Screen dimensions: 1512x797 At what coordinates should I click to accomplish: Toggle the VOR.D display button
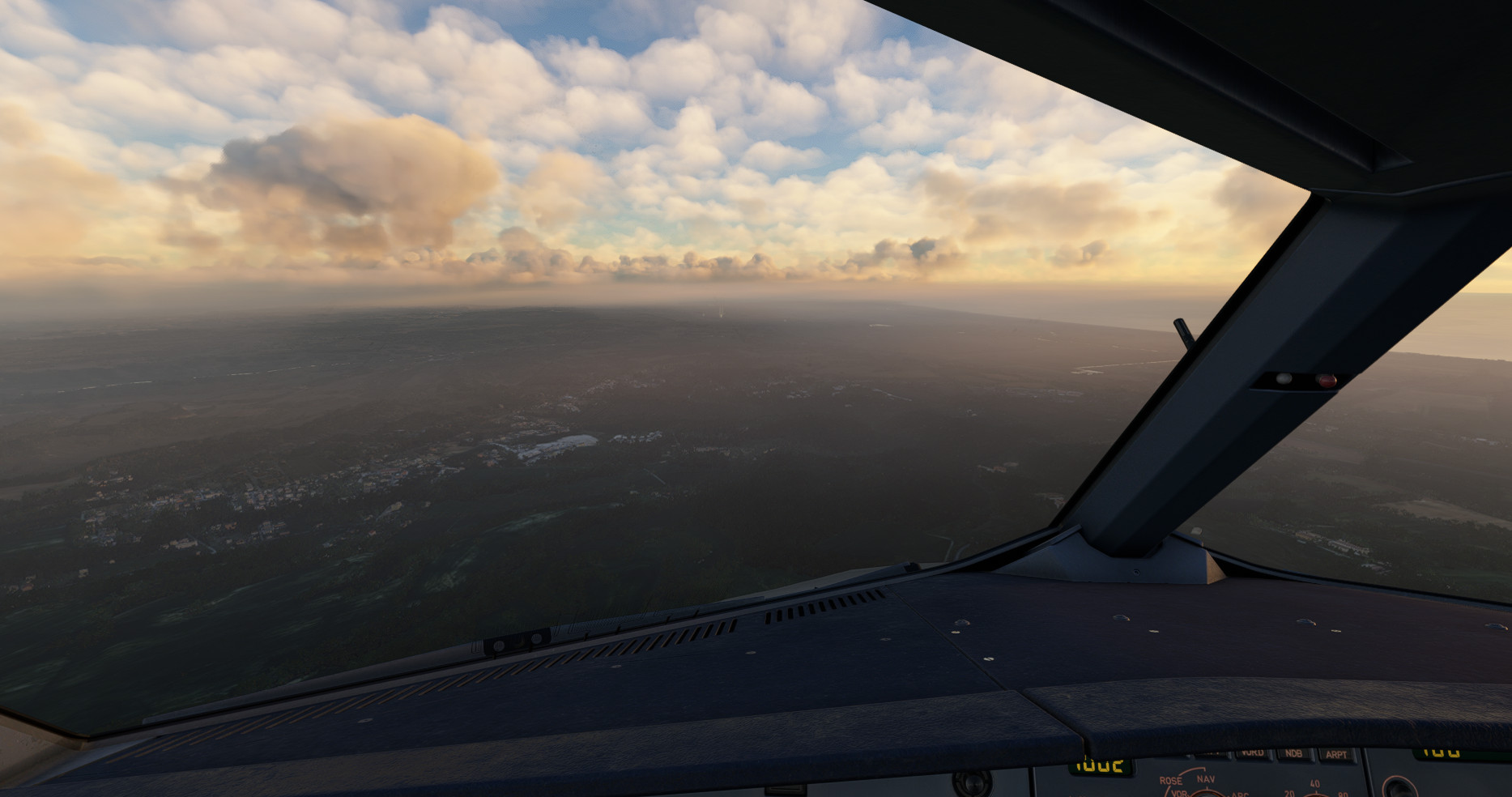[1252, 753]
